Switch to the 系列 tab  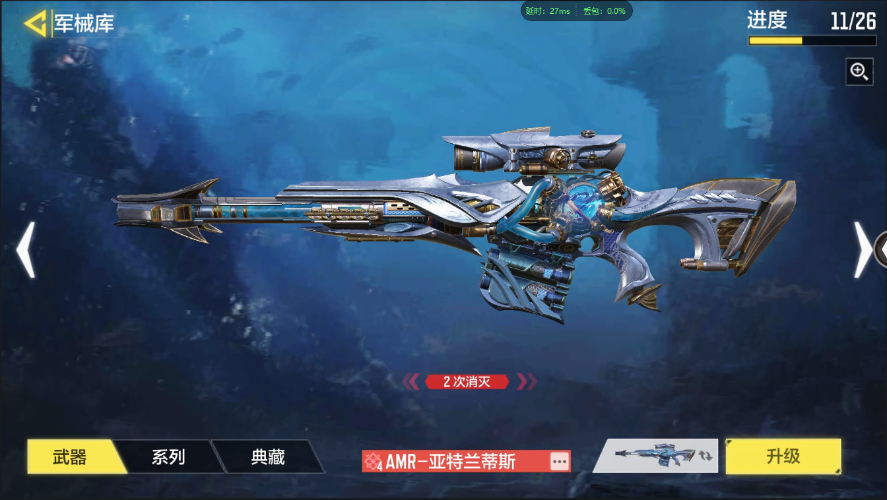point(168,457)
